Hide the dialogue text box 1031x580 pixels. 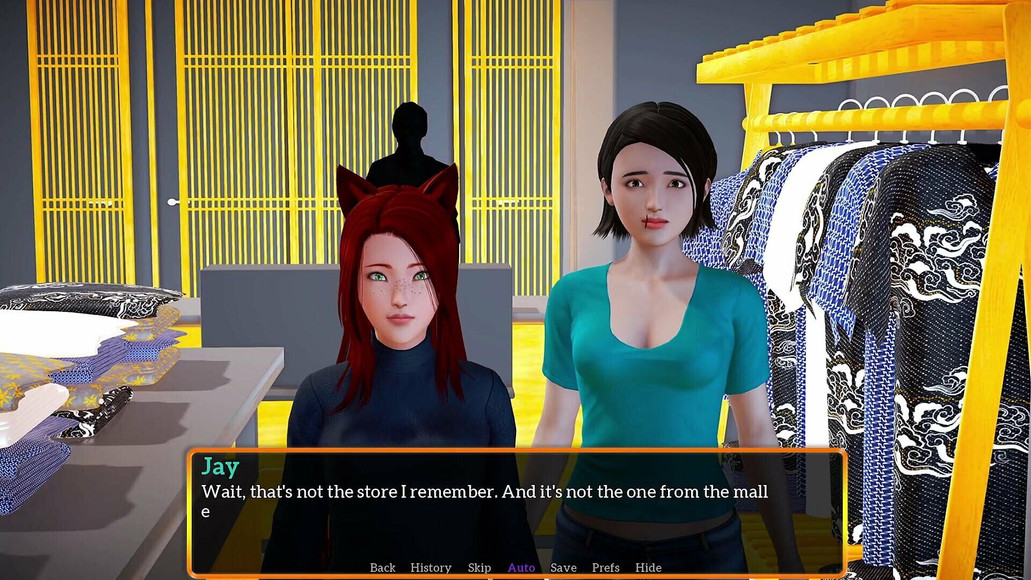tap(648, 568)
